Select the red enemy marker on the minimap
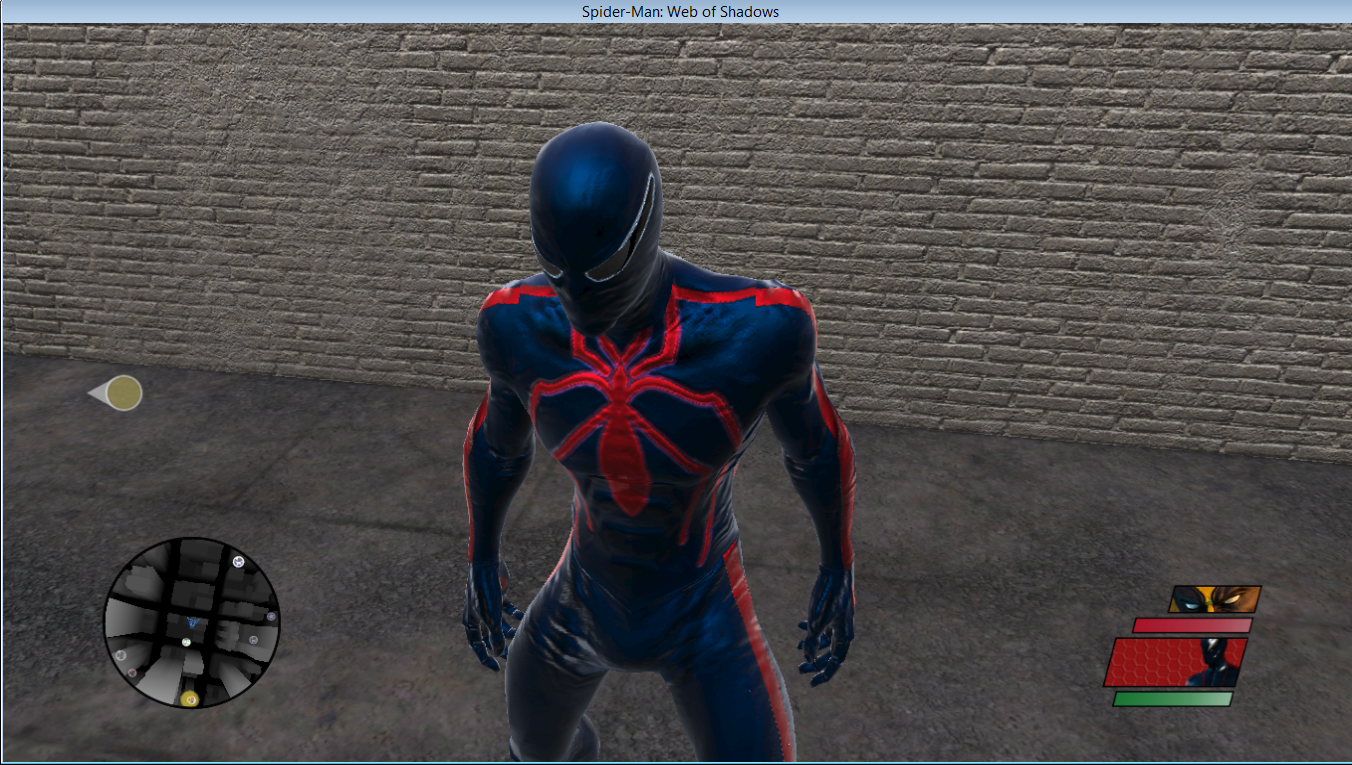Image resolution: width=1352 pixels, height=765 pixels. click(x=132, y=673)
